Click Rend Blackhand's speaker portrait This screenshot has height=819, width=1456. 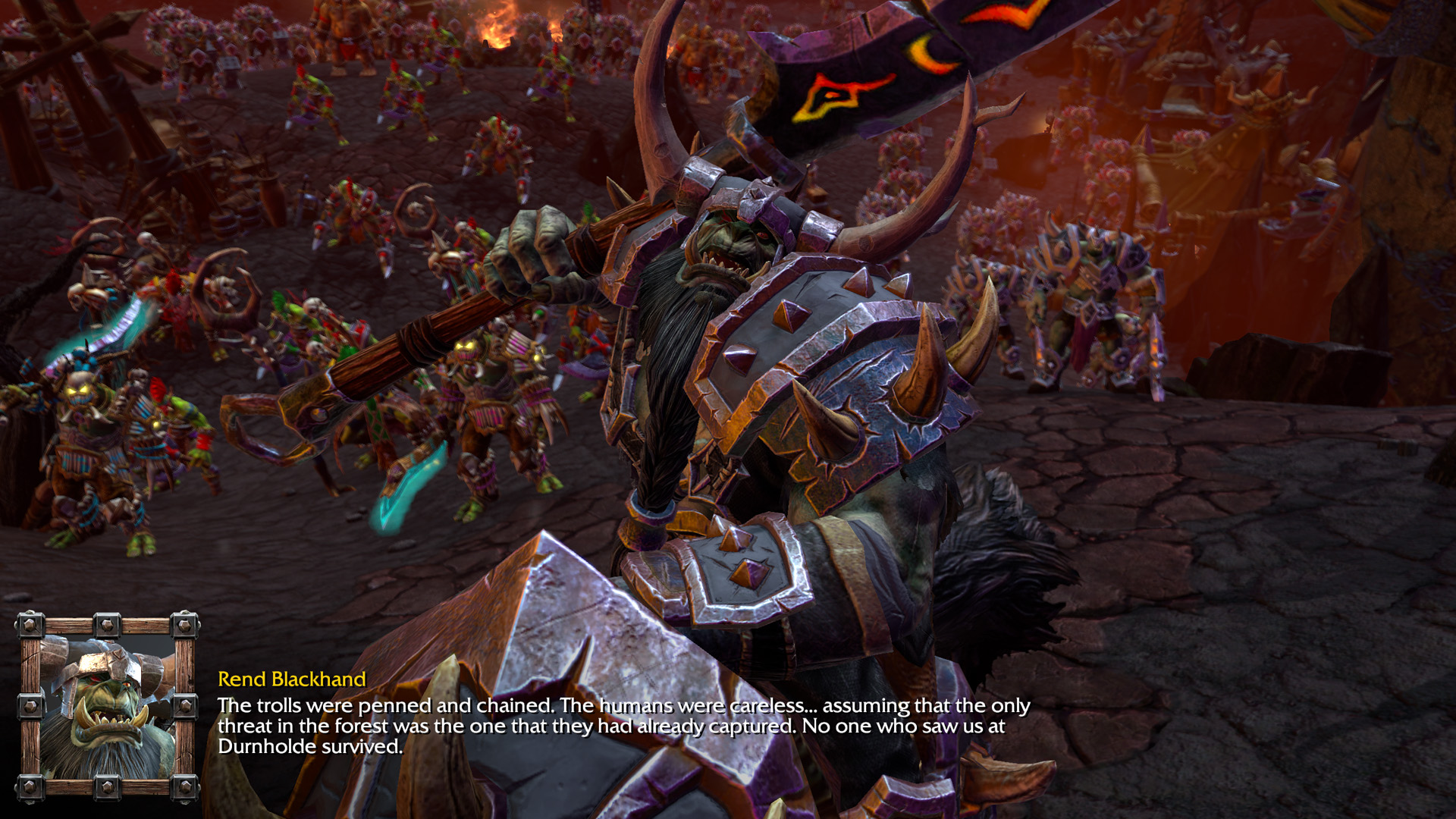pyautogui.click(x=107, y=707)
